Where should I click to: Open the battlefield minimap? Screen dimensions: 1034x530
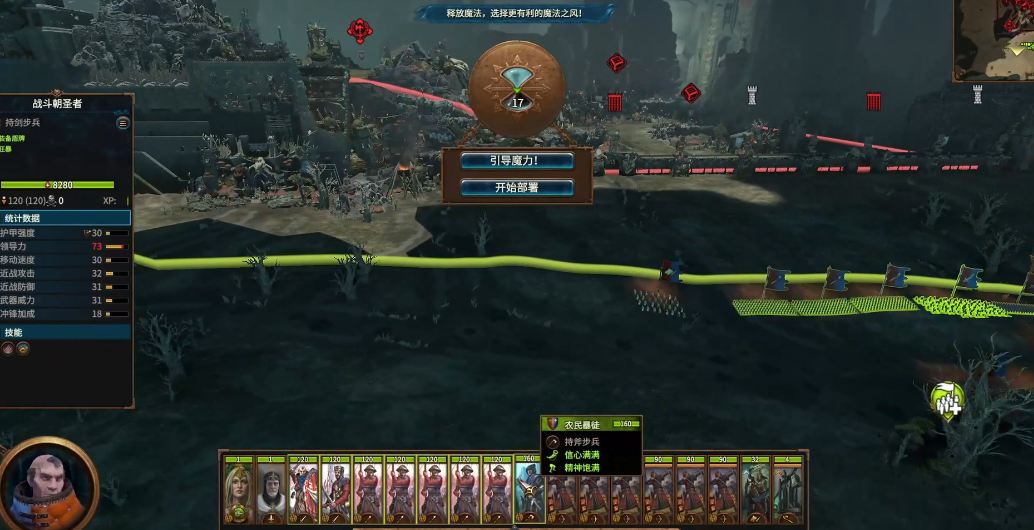tap(993, 40)
